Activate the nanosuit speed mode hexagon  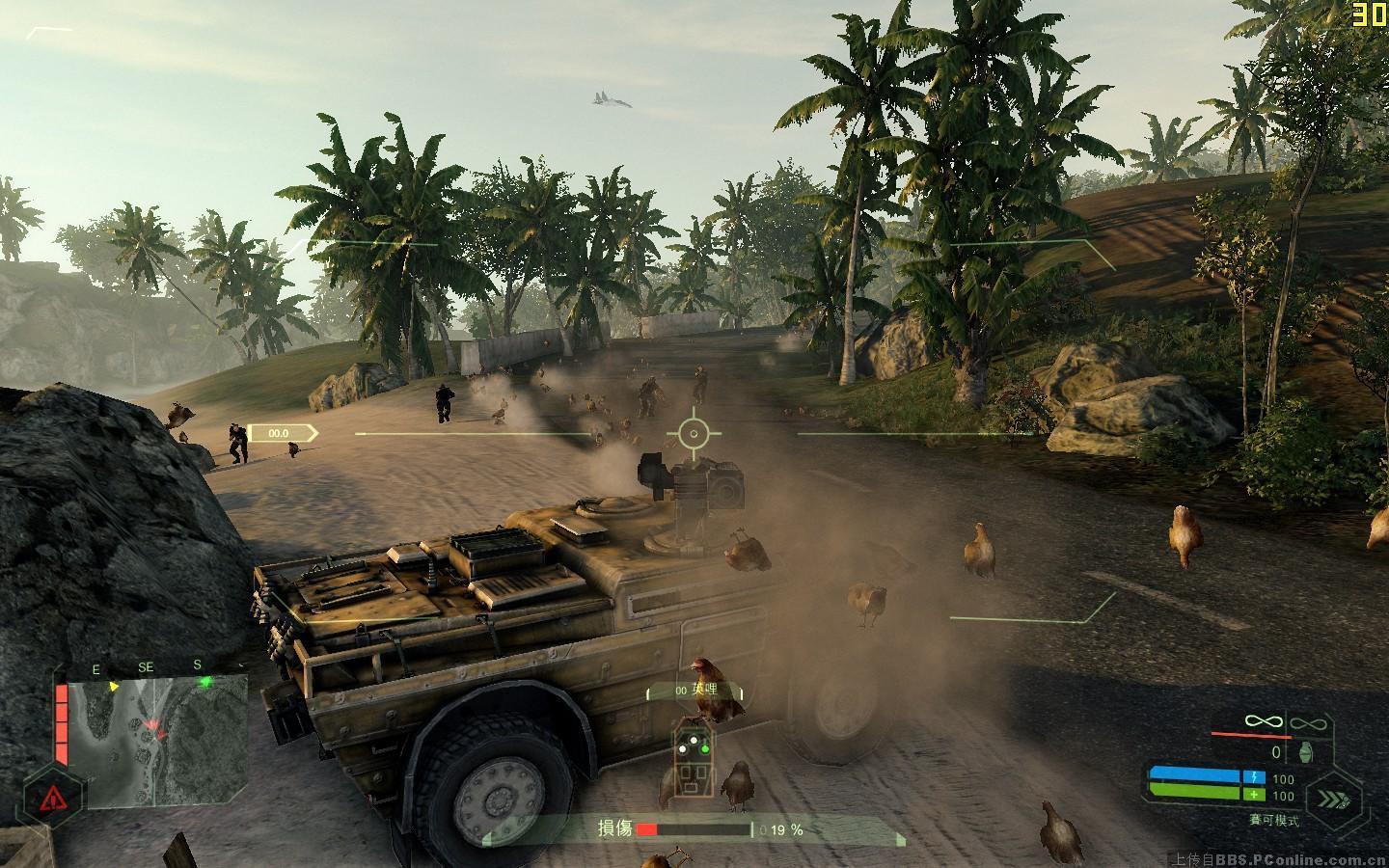pyautogui.click(x=1335, y=797)
